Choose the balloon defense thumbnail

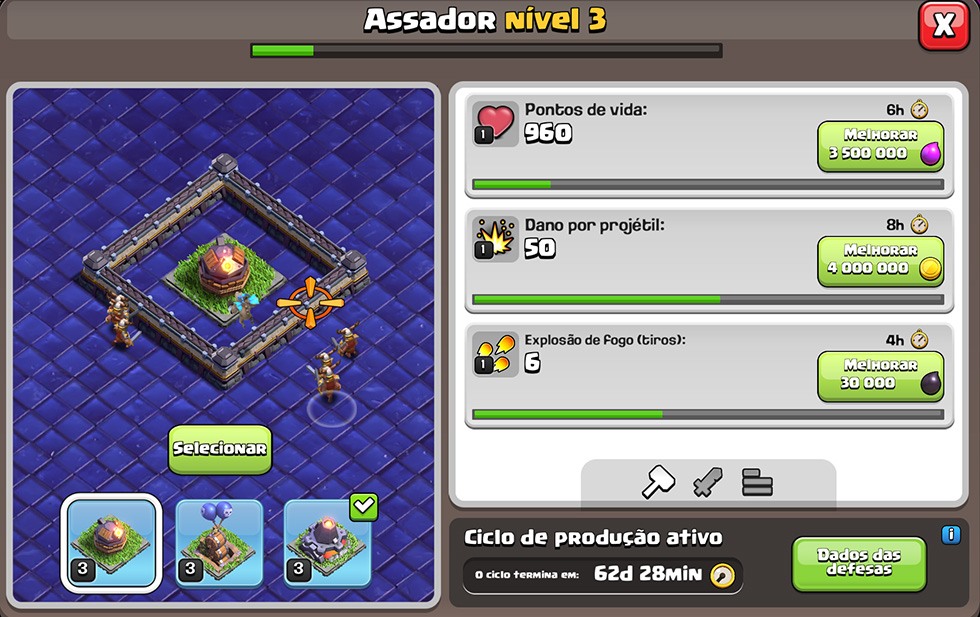(219, 544)
